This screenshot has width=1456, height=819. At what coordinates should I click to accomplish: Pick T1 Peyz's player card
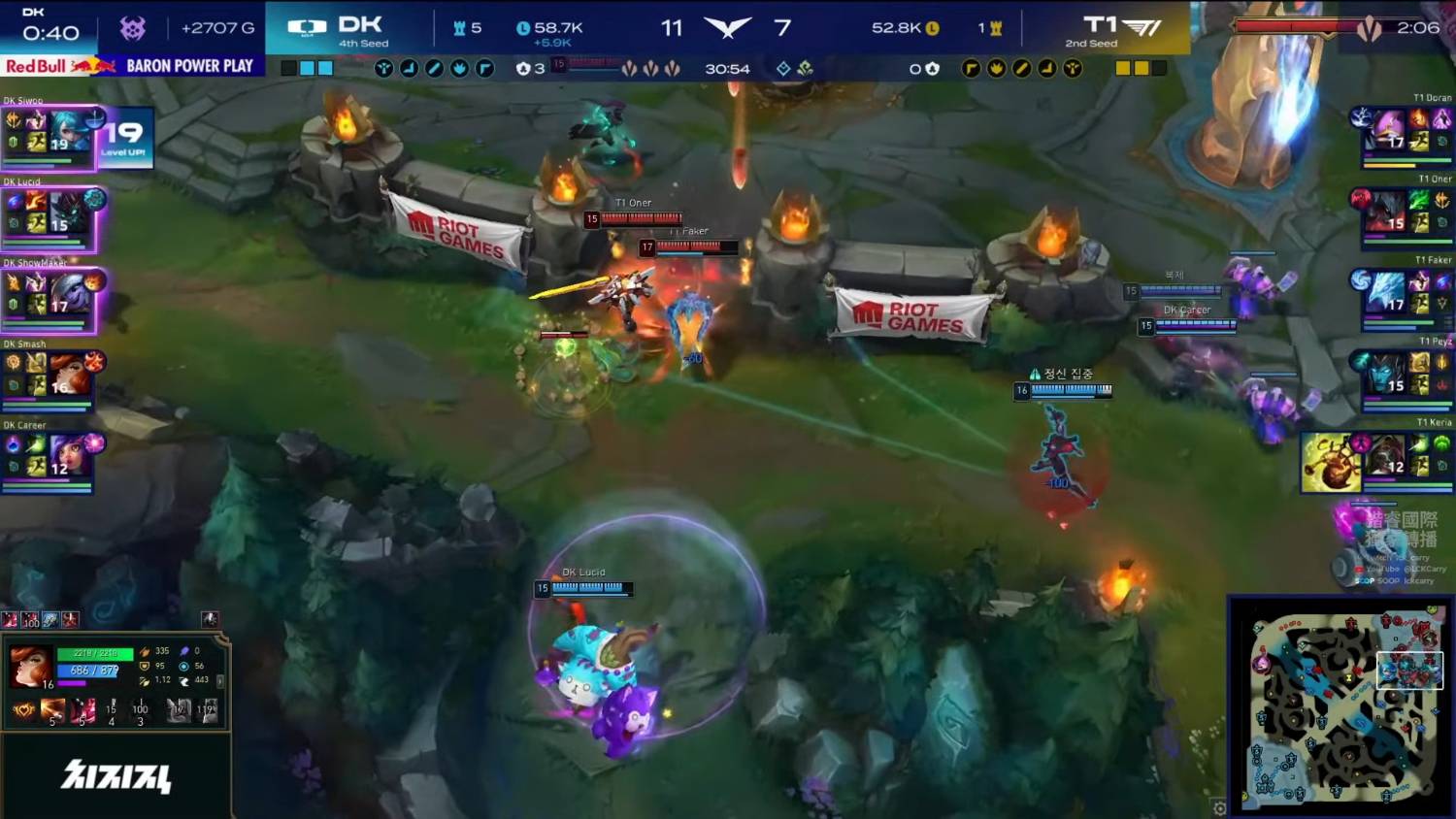tap(1402, 374)
